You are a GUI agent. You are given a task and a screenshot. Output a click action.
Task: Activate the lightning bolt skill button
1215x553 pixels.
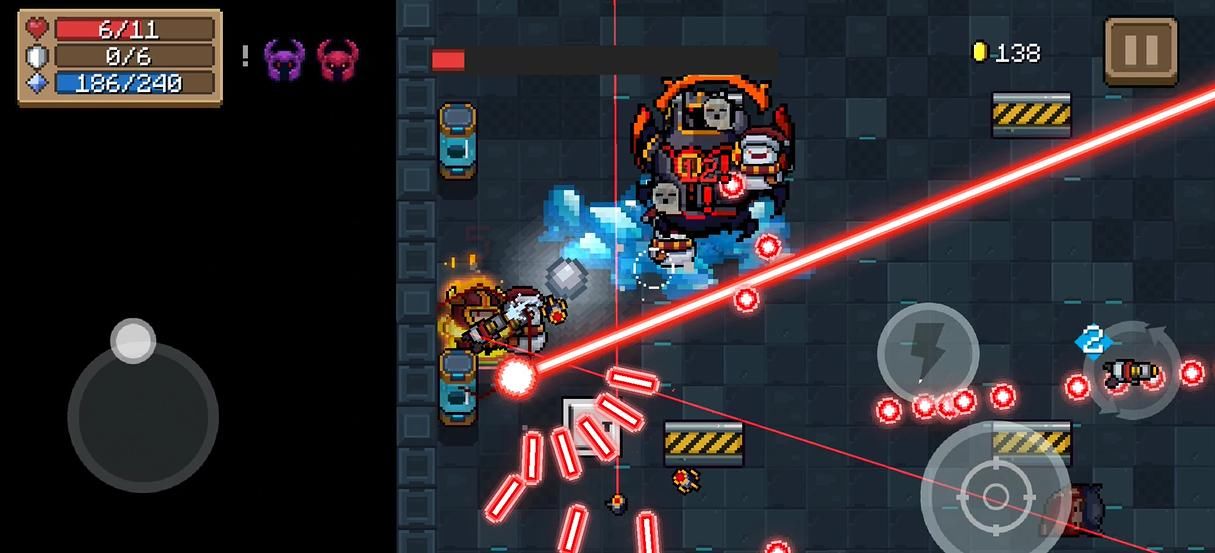click(927, 351)
